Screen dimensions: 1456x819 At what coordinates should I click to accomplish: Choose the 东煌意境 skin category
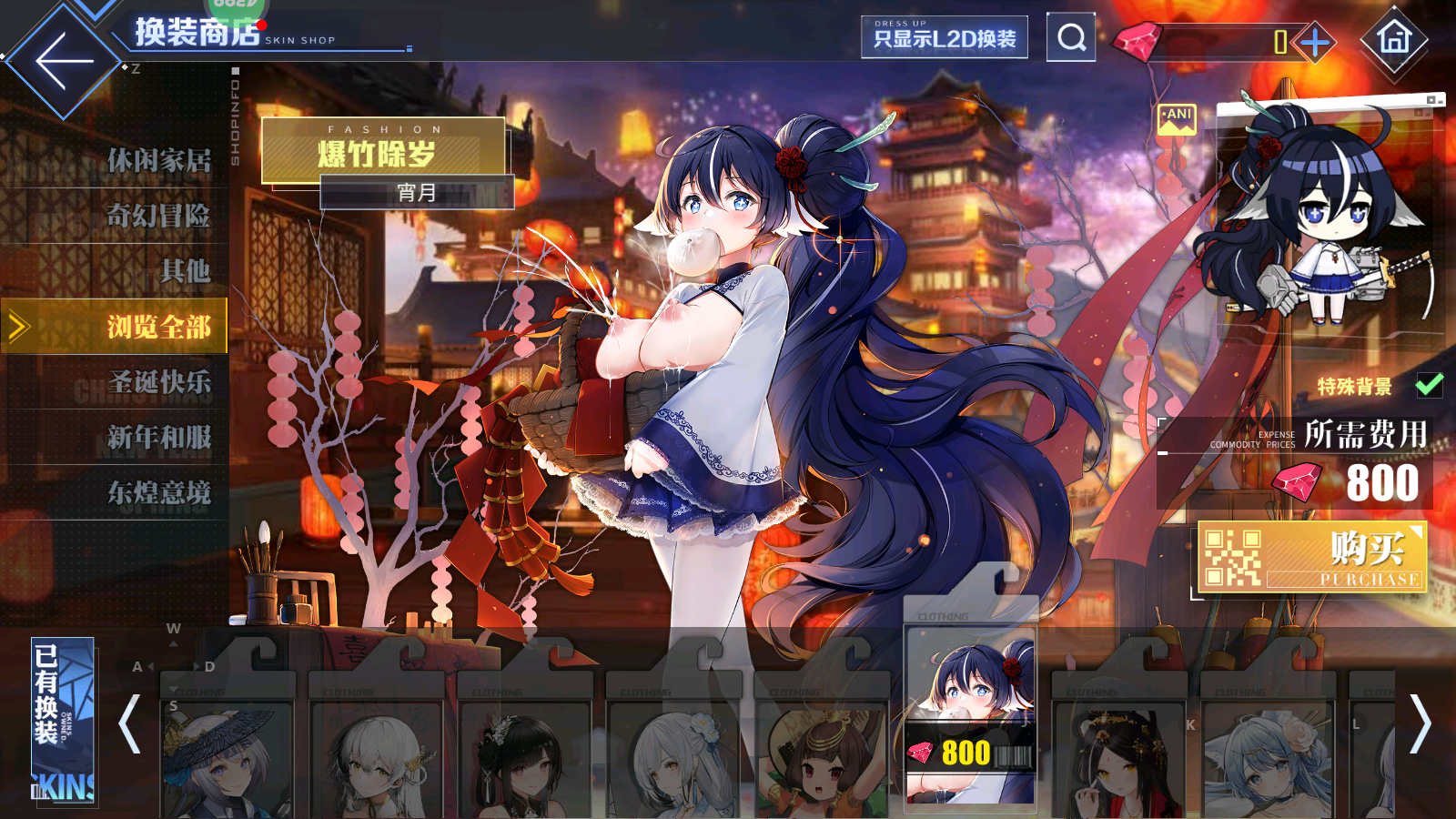click(x=158, y=493)
